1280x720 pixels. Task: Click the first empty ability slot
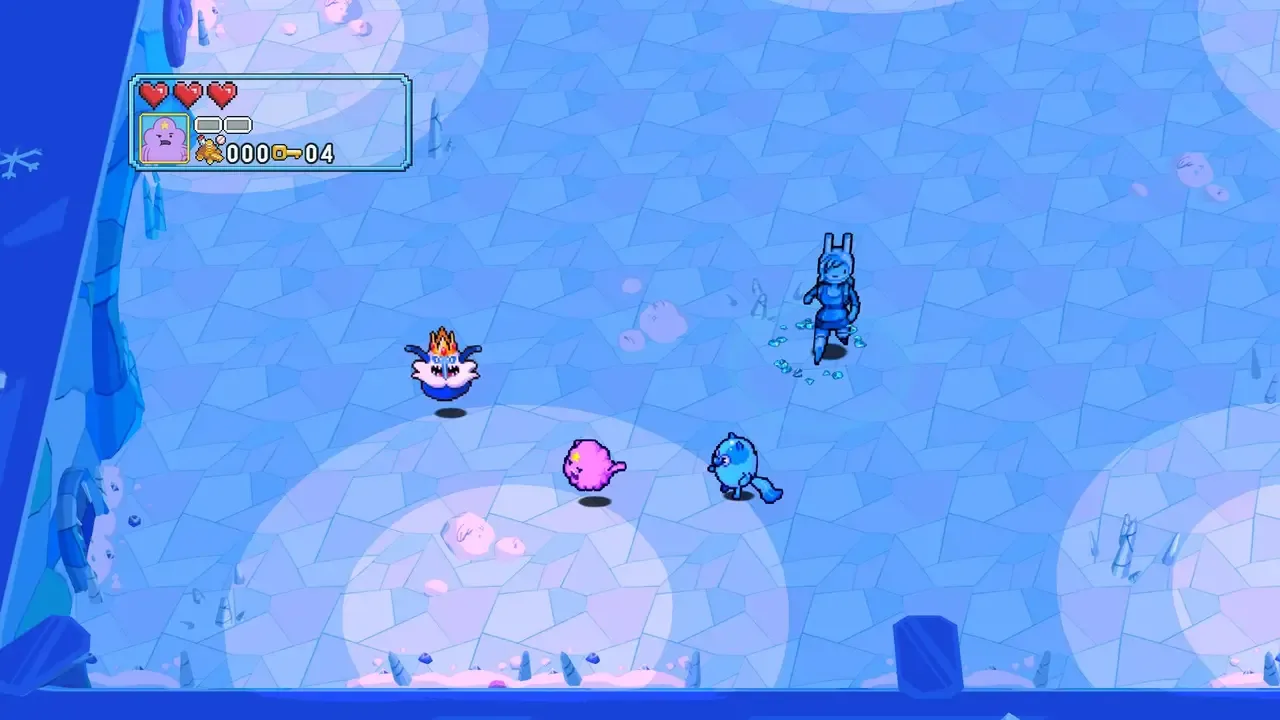(x=209, y=124)
